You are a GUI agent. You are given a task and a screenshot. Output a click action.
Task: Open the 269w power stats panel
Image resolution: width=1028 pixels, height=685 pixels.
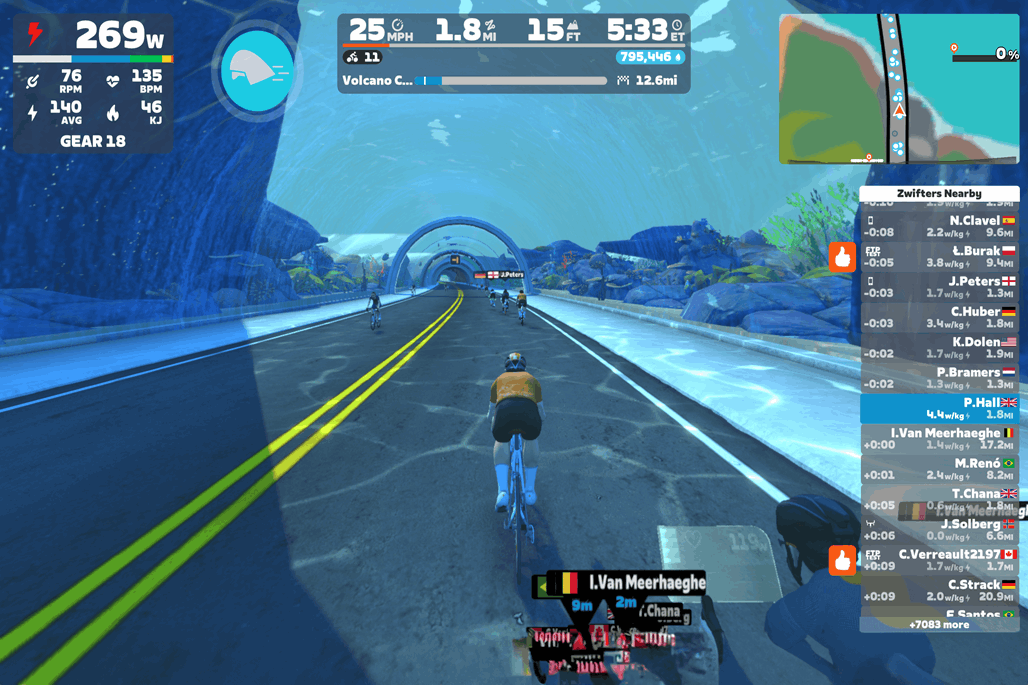93,84
